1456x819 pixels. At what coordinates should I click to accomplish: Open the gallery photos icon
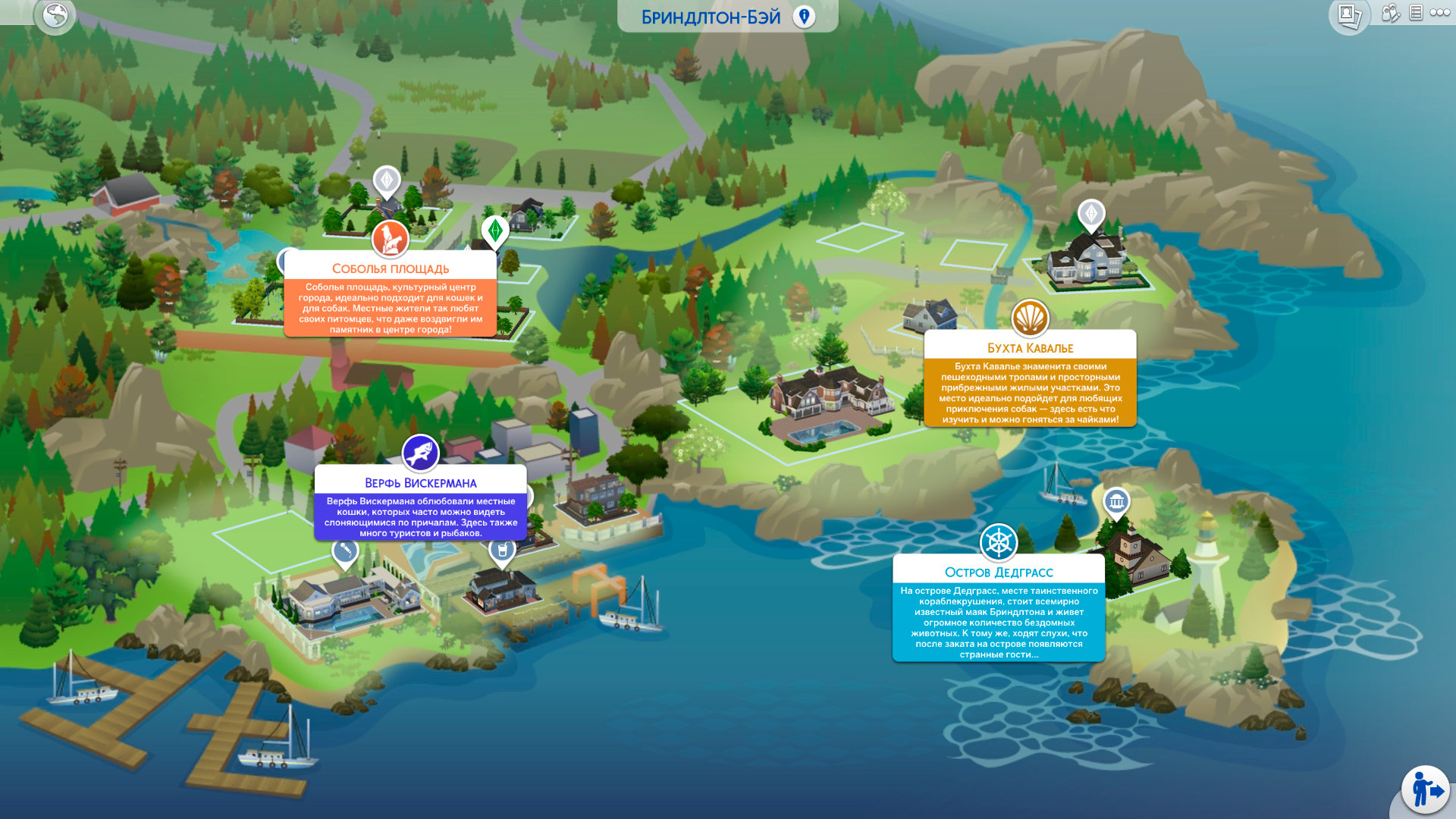pos(1349,15)
